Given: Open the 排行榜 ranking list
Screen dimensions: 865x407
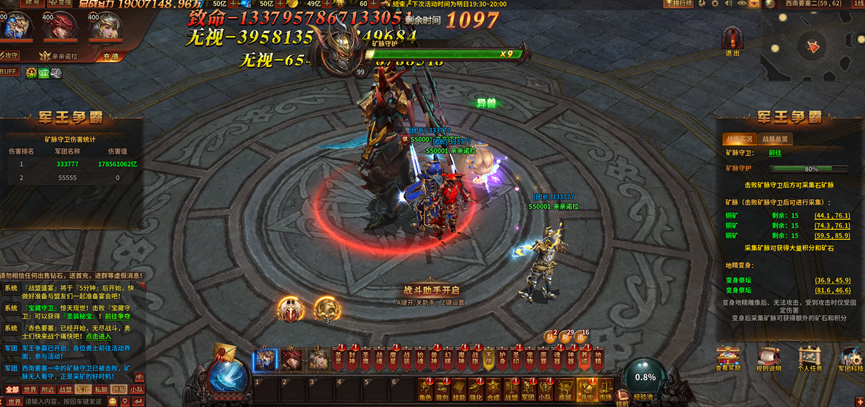Looking at the screenshot, I should coord(679,4).
